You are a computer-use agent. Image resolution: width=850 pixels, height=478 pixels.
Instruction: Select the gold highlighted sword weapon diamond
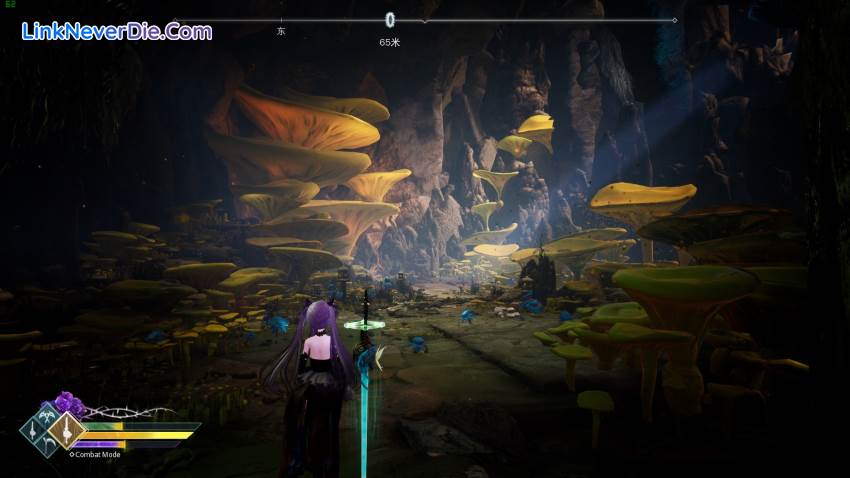pos(68,431)
